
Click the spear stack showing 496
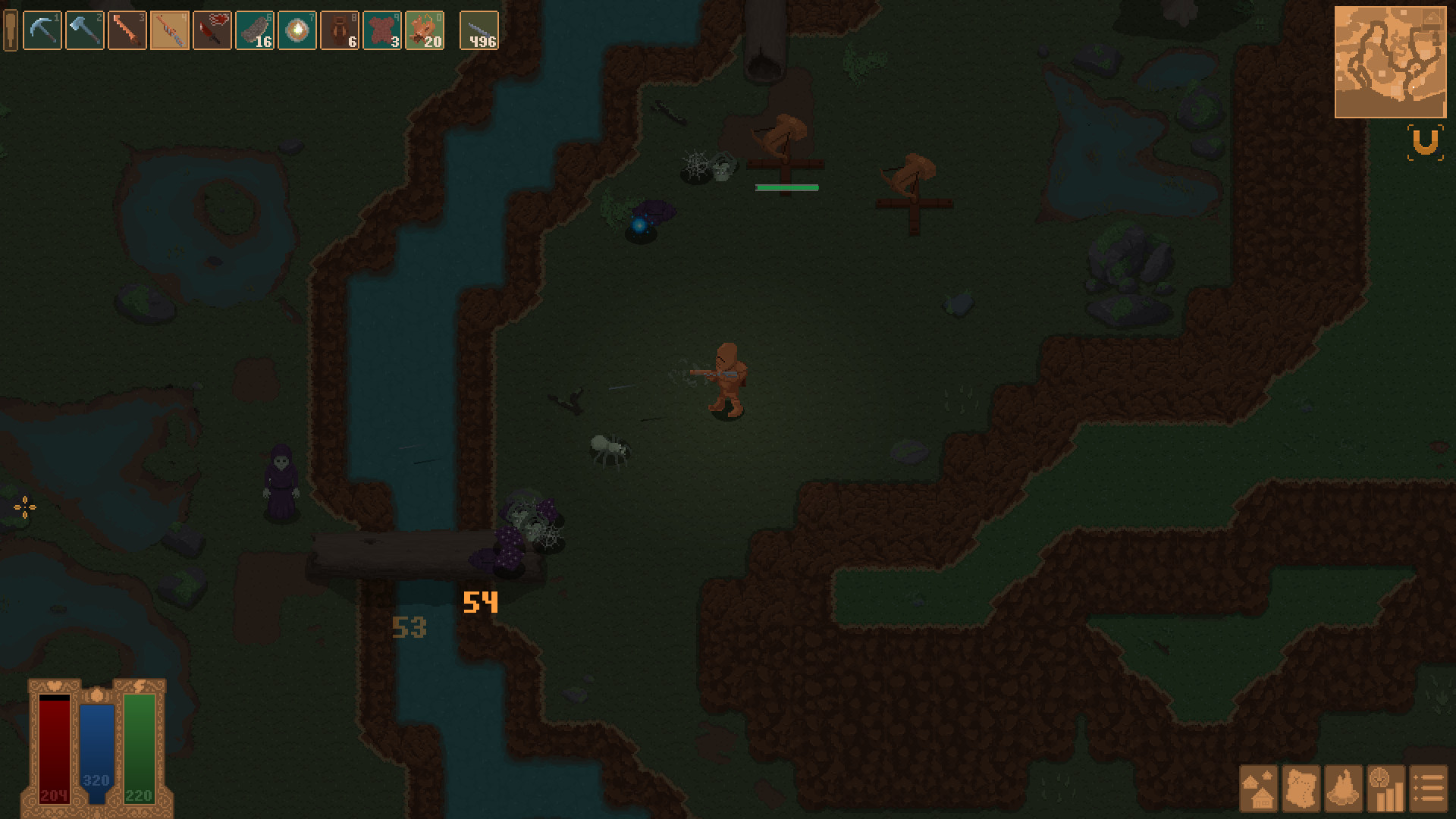pos(479,30)
